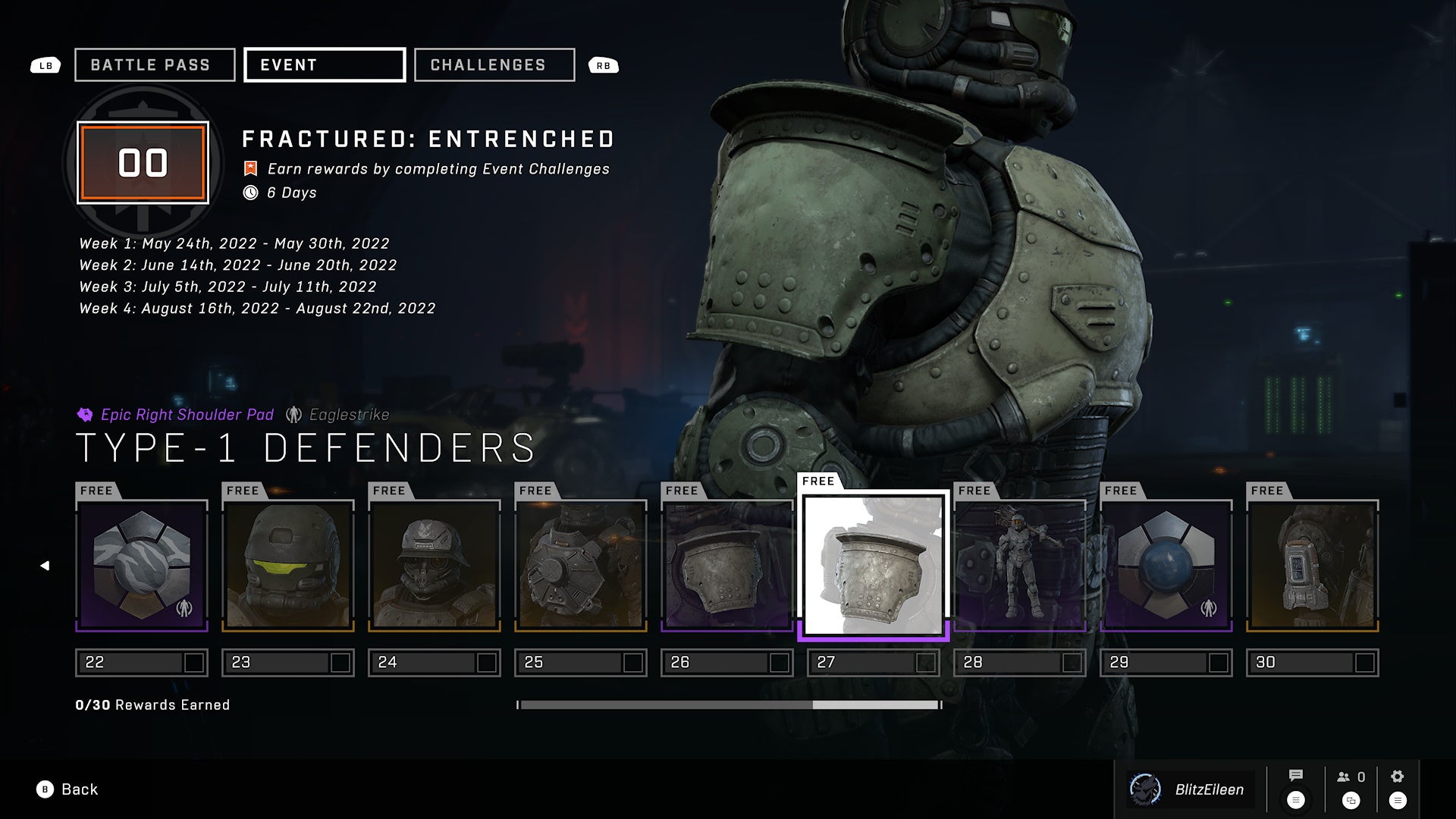1456x819 pixels.
Task: Choose the tier 23 yellow-visor helmet reward
Action: 288,565
